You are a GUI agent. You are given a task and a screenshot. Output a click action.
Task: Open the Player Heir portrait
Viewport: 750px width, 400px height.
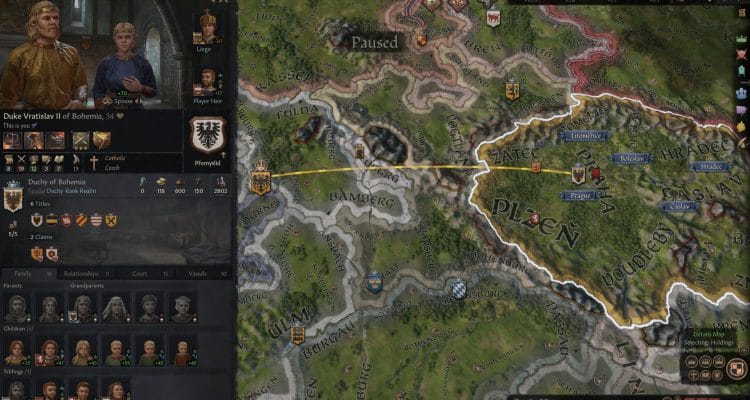(x=208, y=81)
